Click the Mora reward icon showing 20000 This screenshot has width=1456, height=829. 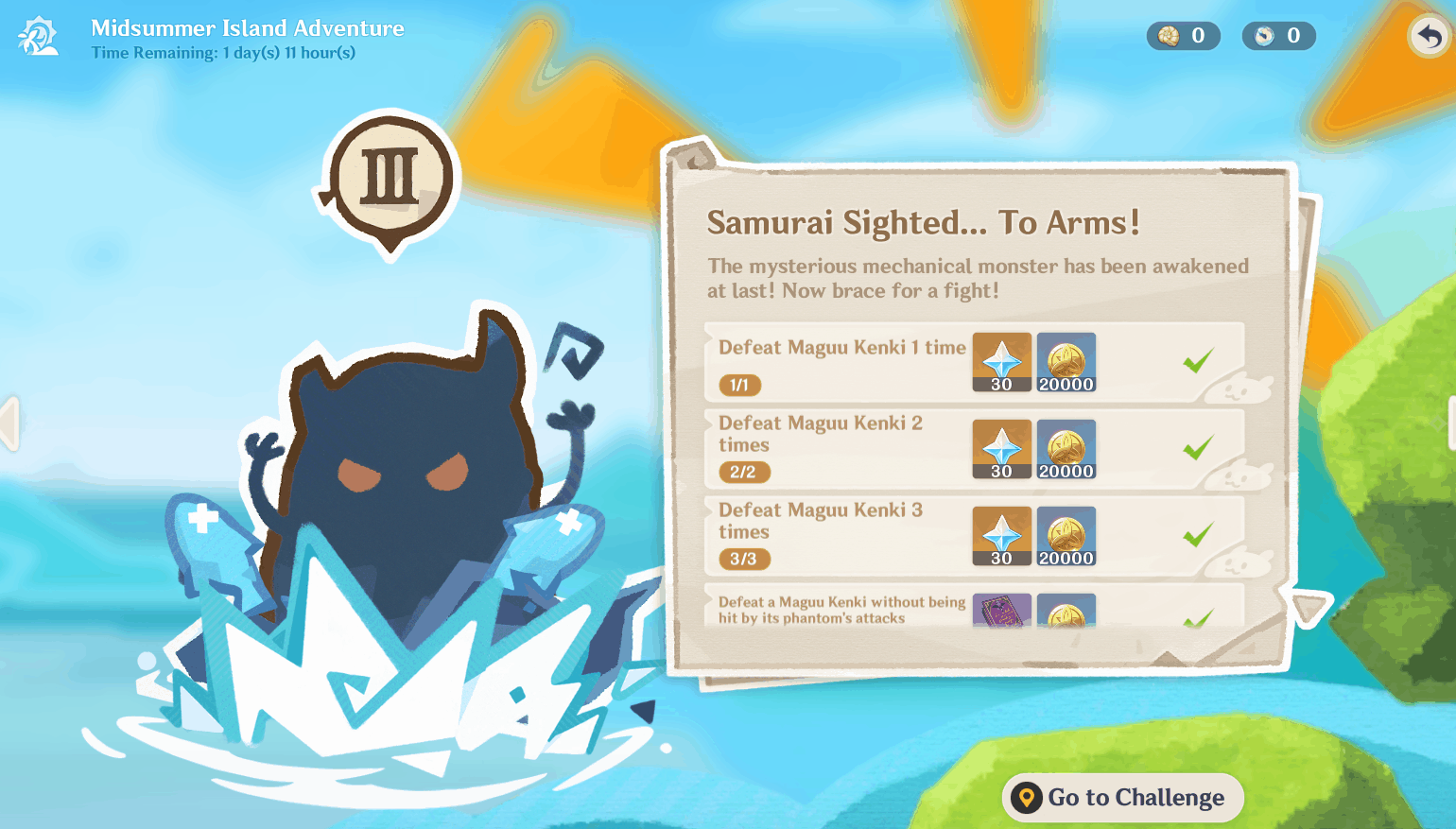(1066, 362)
